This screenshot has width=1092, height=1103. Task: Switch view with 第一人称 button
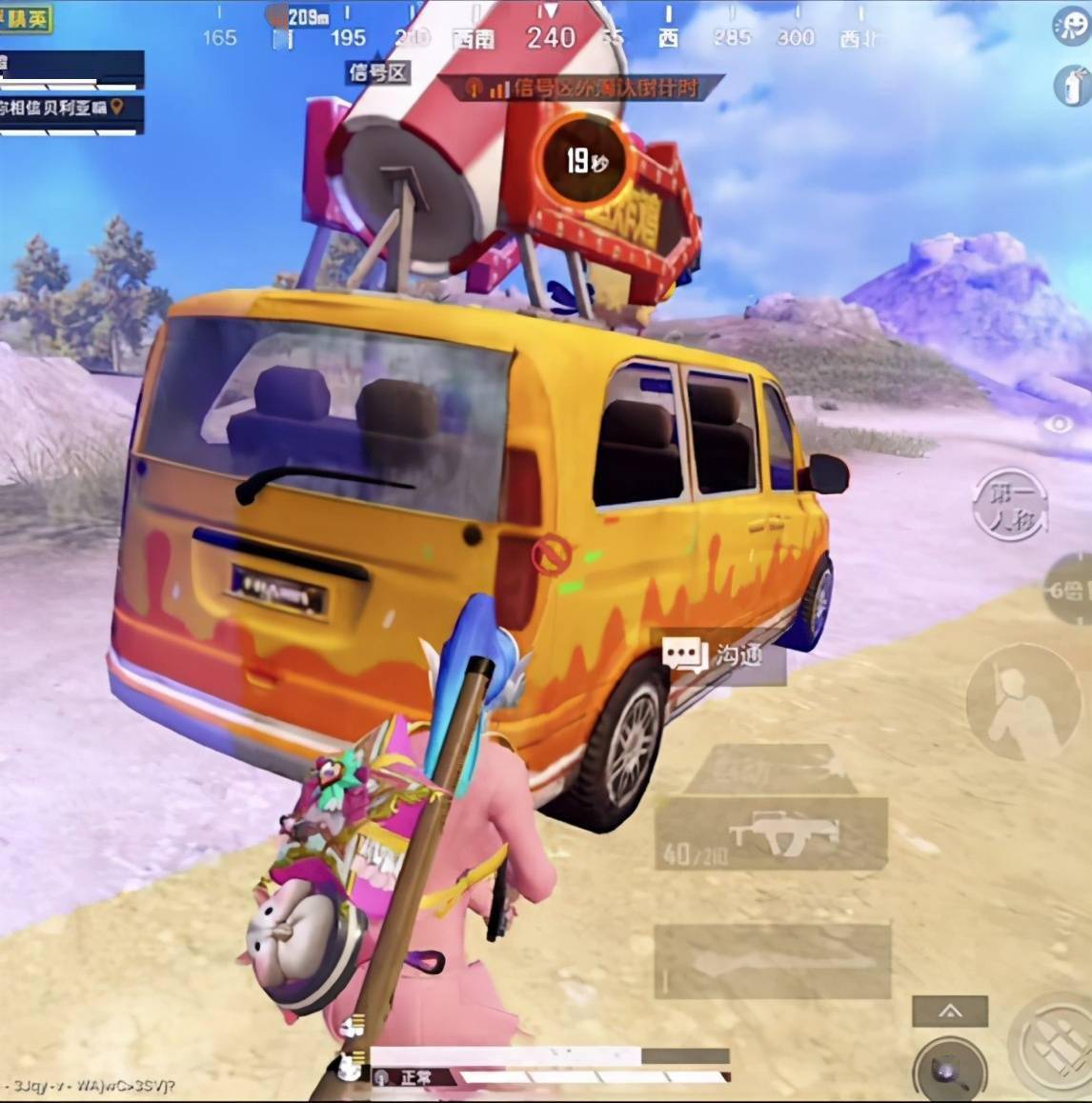coord(1011,507)
